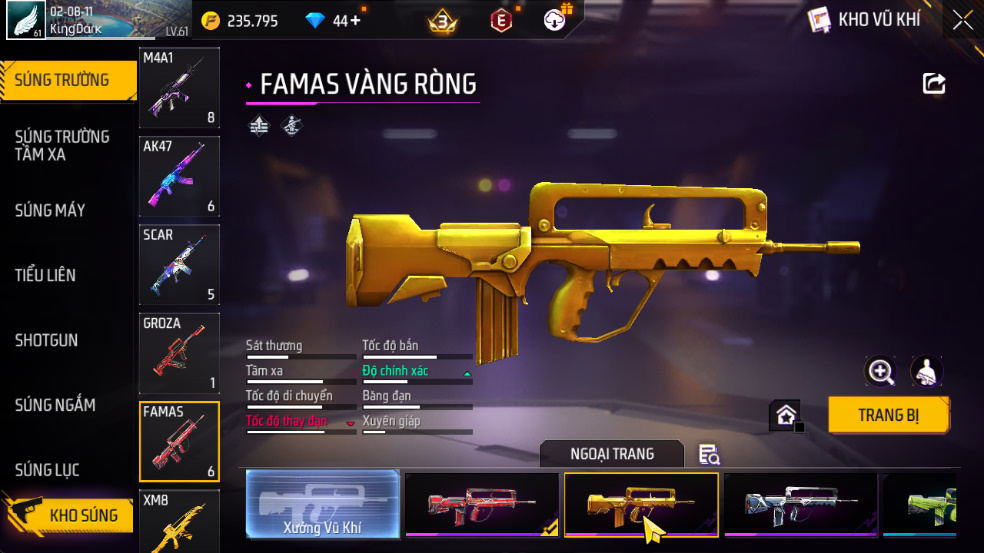Zoom in with the magnifier icon
This screenshot has height=553, width=984.
881,372
